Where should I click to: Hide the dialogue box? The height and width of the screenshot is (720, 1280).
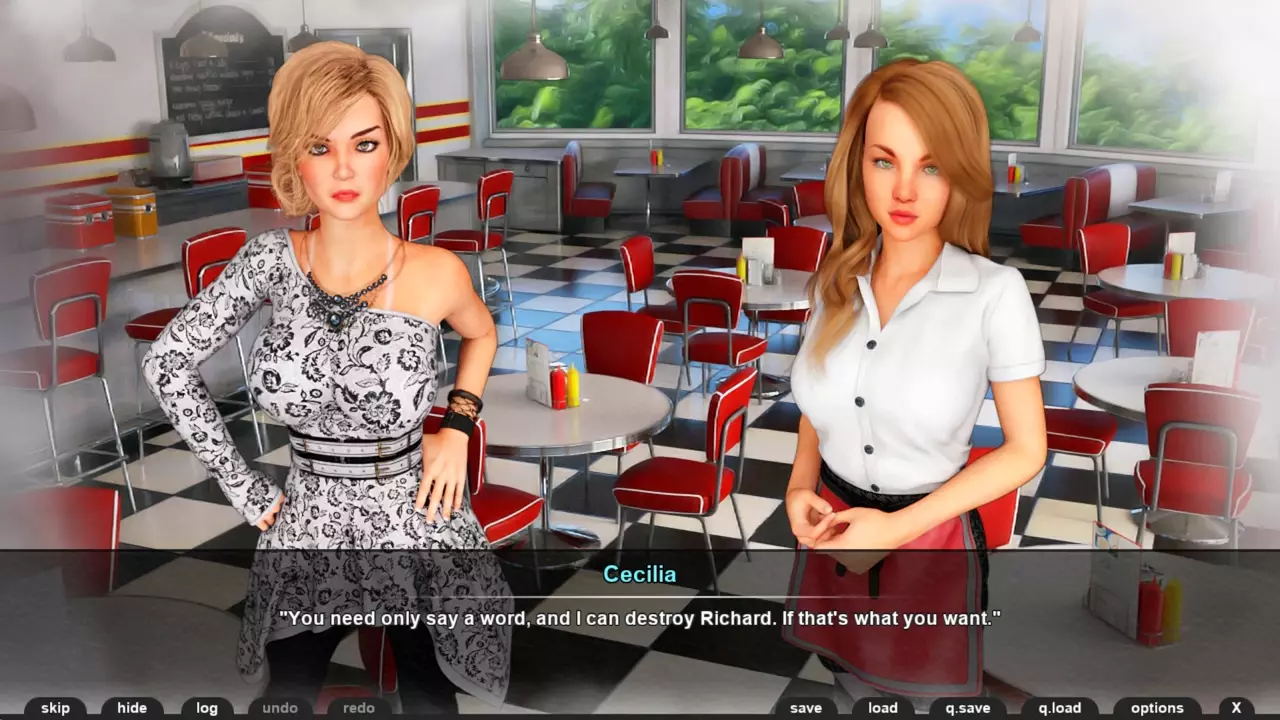pos(132,708)
